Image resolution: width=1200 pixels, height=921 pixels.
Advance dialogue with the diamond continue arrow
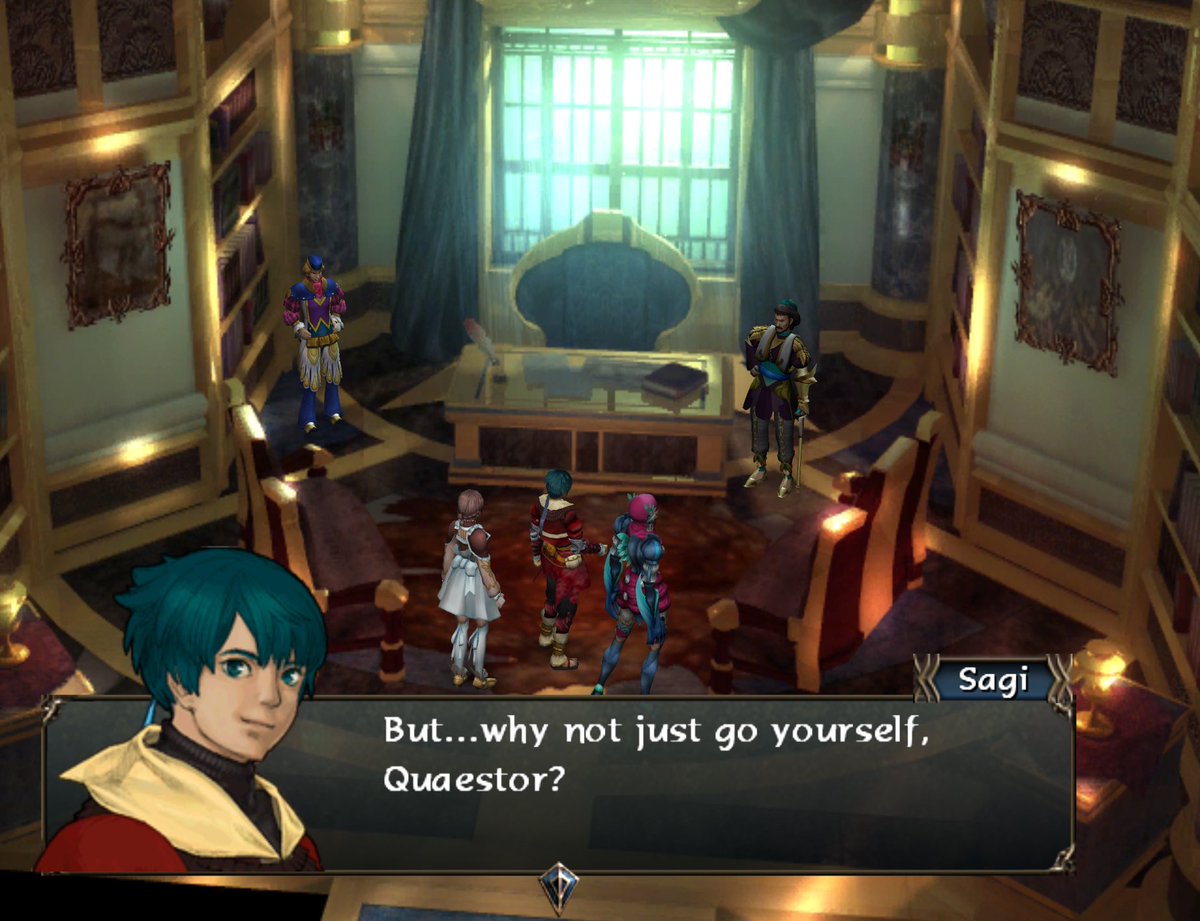pos(558,885)
